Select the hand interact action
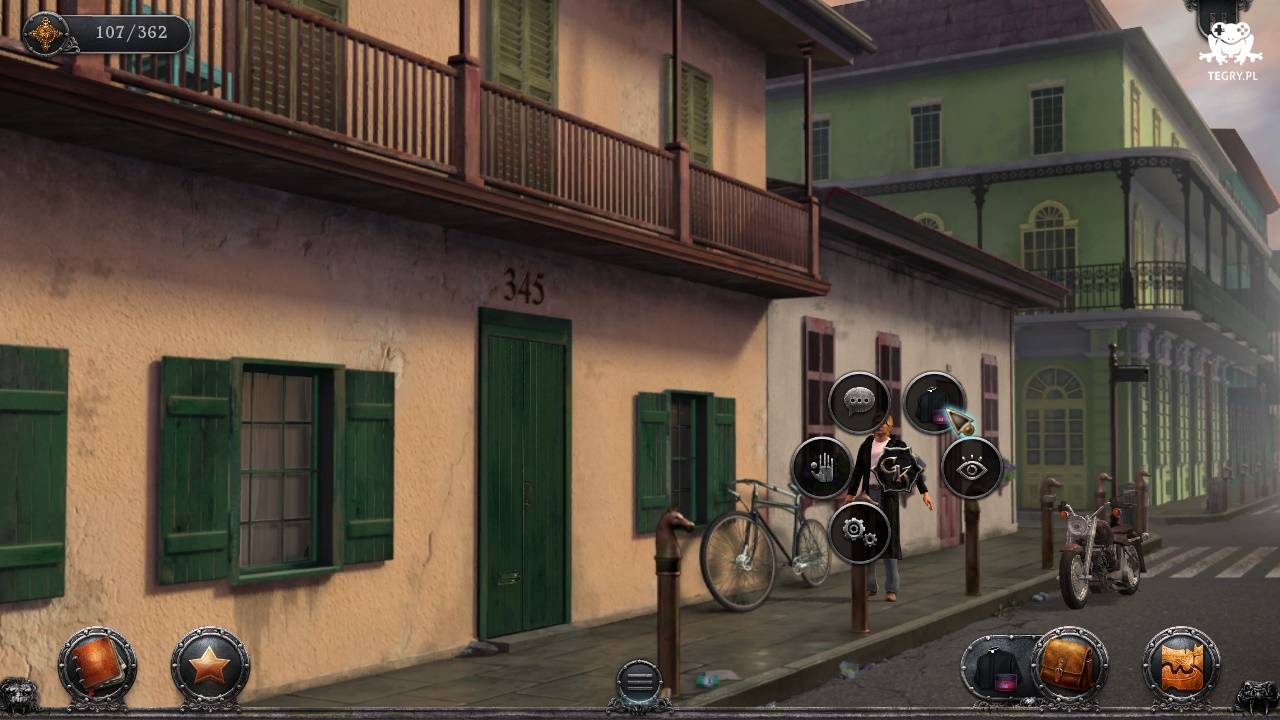1280x720 pixels. pos(821,467)
